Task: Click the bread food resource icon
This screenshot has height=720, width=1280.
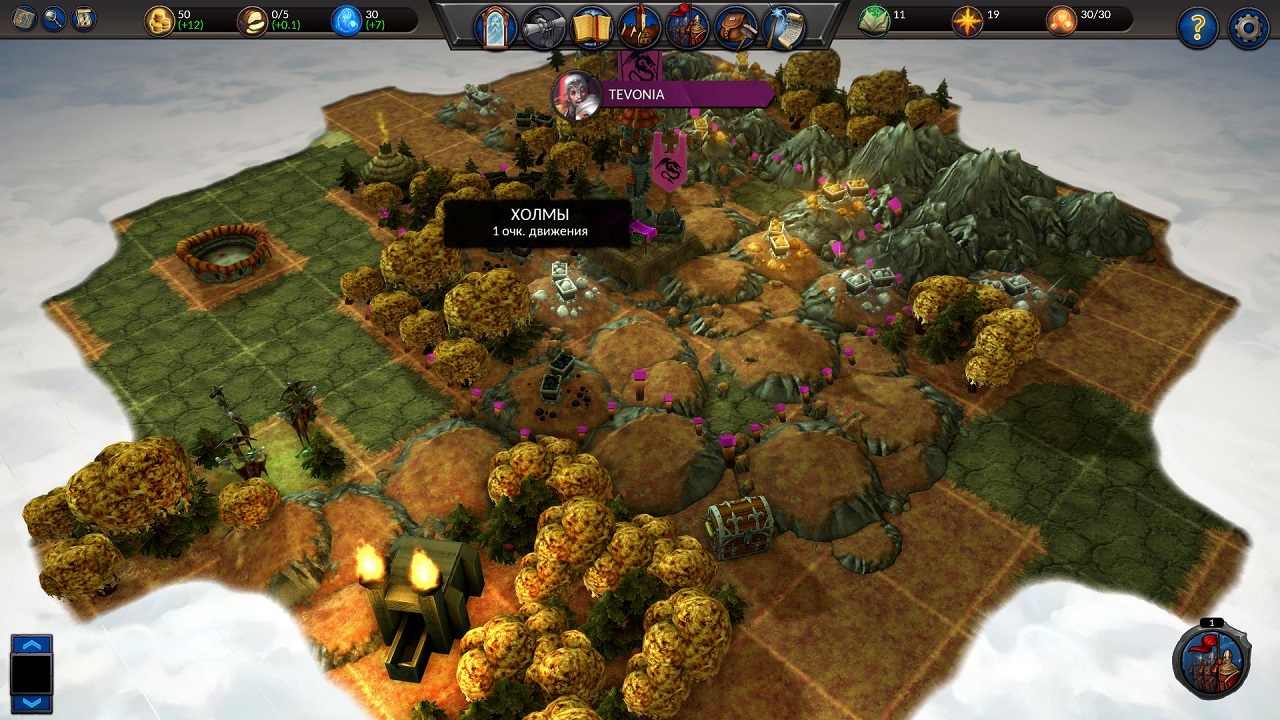Action: coord(253,20)
